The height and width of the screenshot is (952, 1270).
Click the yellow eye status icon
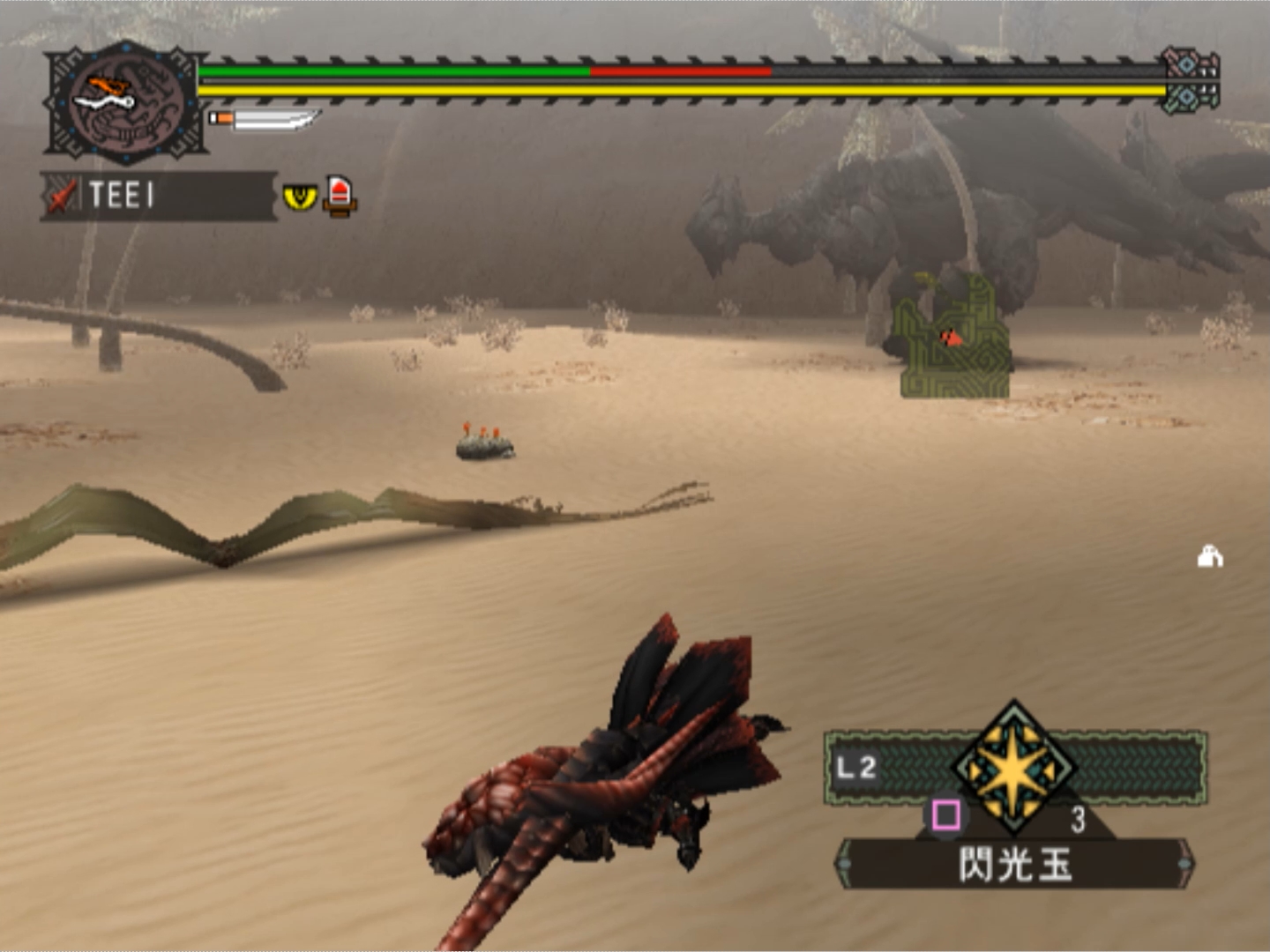point(300,196)
